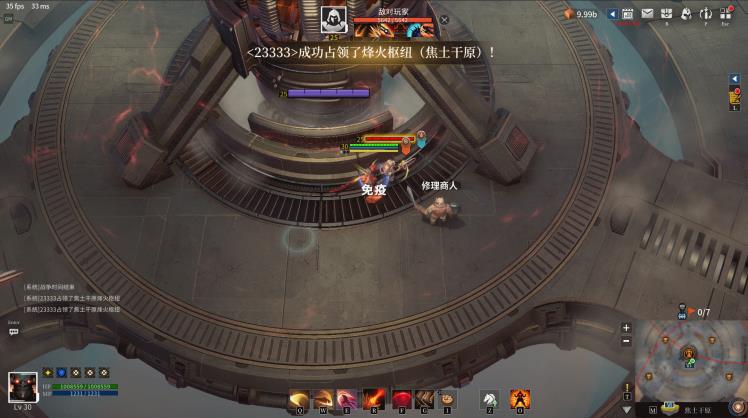Open the player character portrait at level 30
748x418 pixels.
point(22,388)
